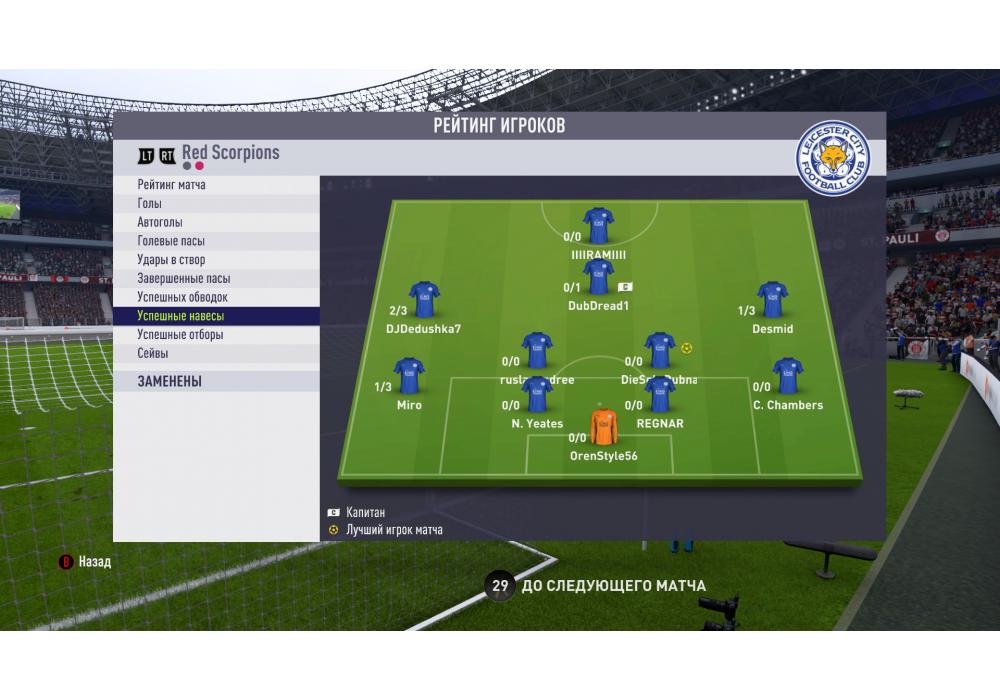
Task: Select defender N. Yeates
Action: (537, 395)
